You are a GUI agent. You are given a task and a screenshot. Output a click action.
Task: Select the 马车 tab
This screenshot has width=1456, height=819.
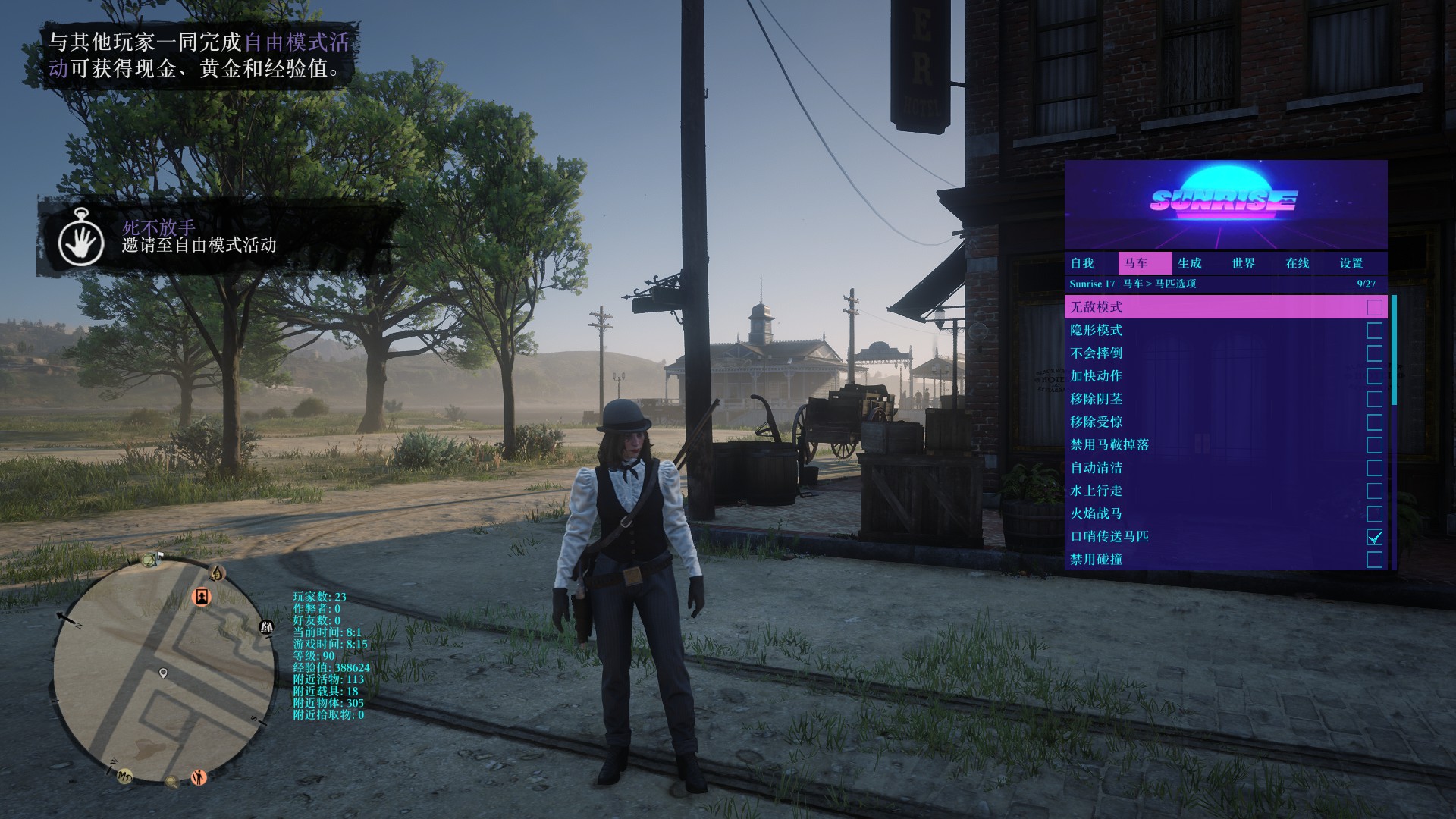(1136, 263)
